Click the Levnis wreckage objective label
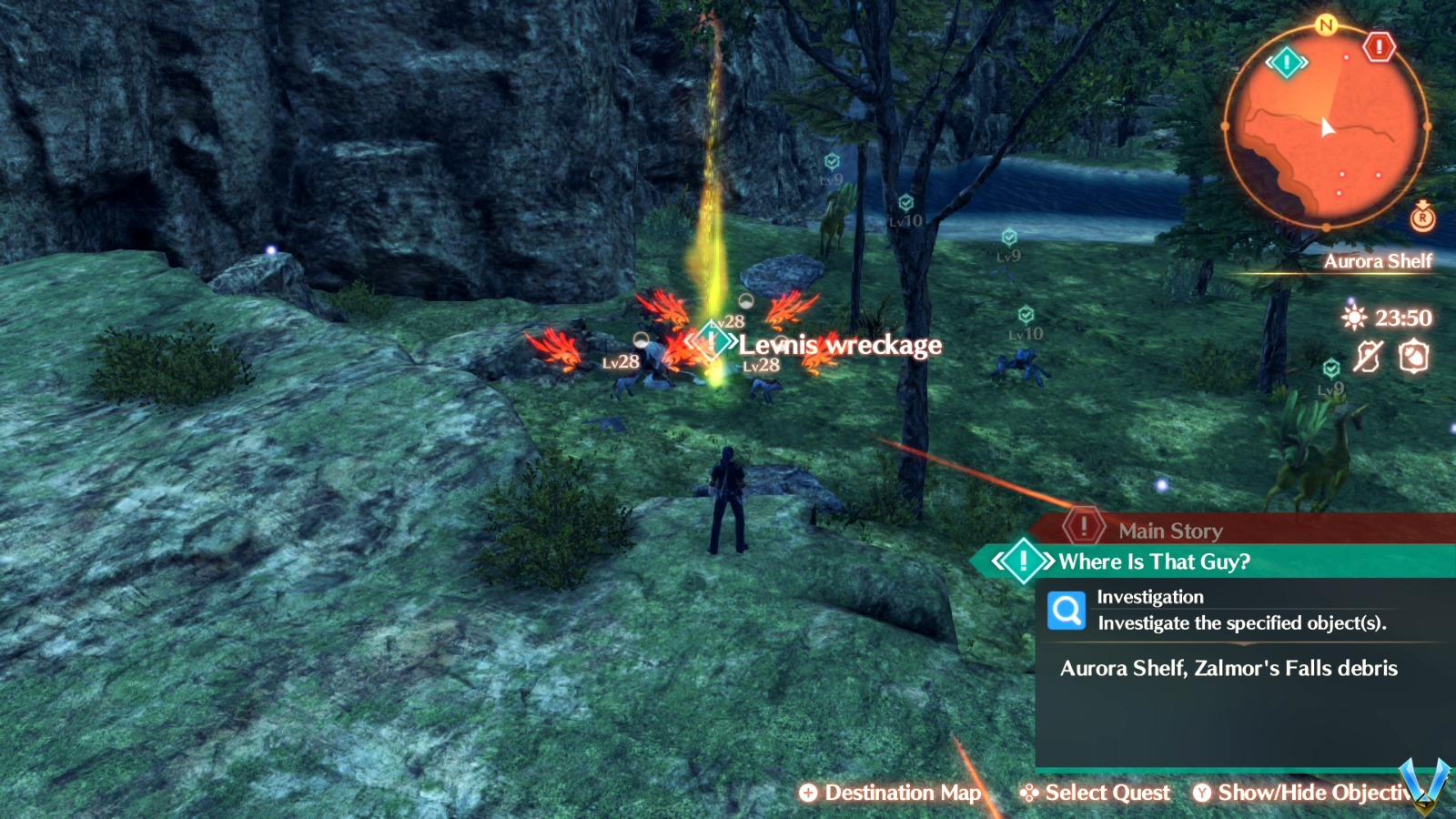 pos(839,345)
